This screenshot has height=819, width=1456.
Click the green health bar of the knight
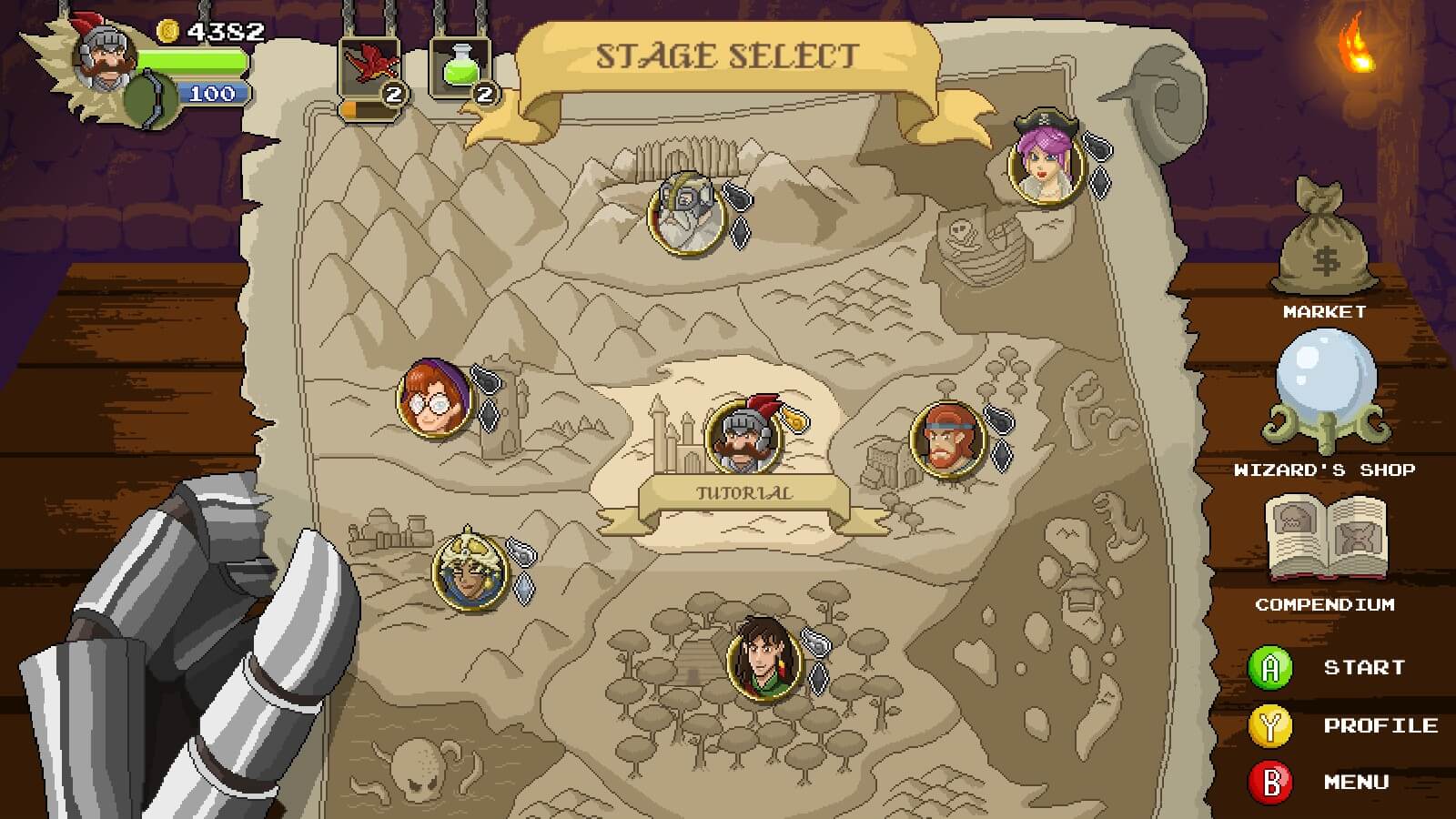pos(191,62)
